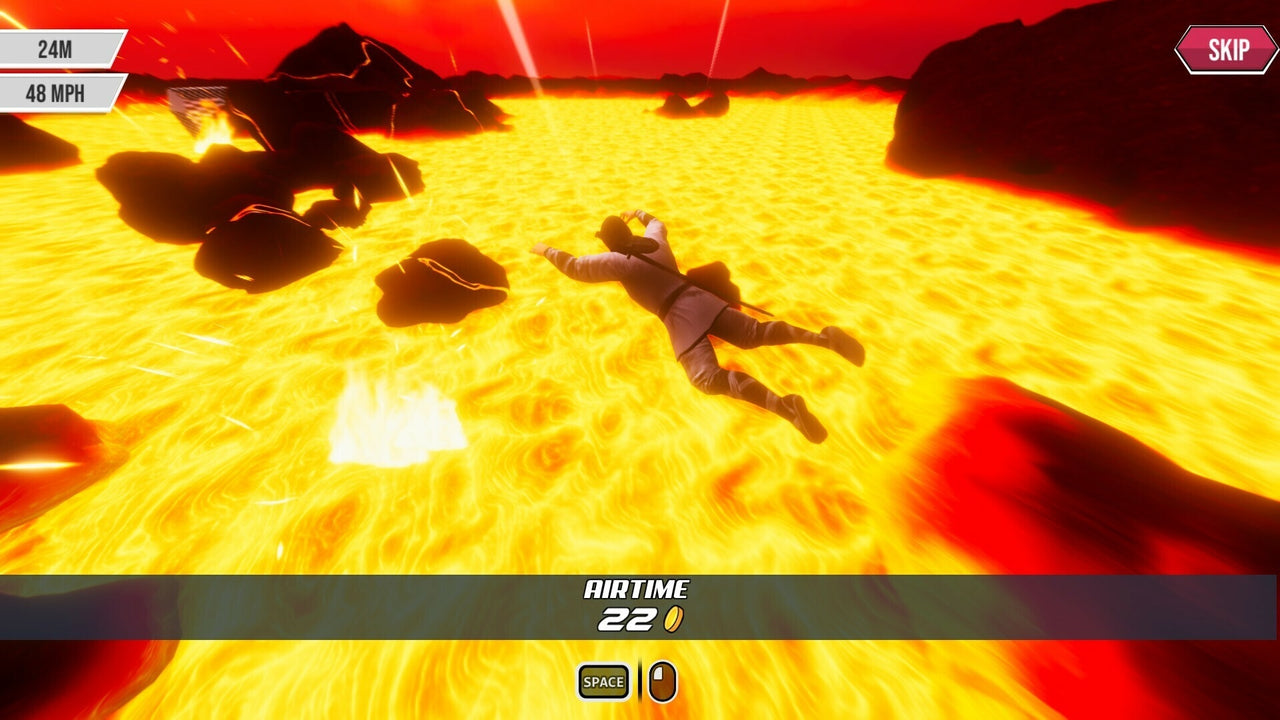Click the bright lava flare below the rocks
This screenshot has height=720, width=1280.
click(x=395, y=420)
